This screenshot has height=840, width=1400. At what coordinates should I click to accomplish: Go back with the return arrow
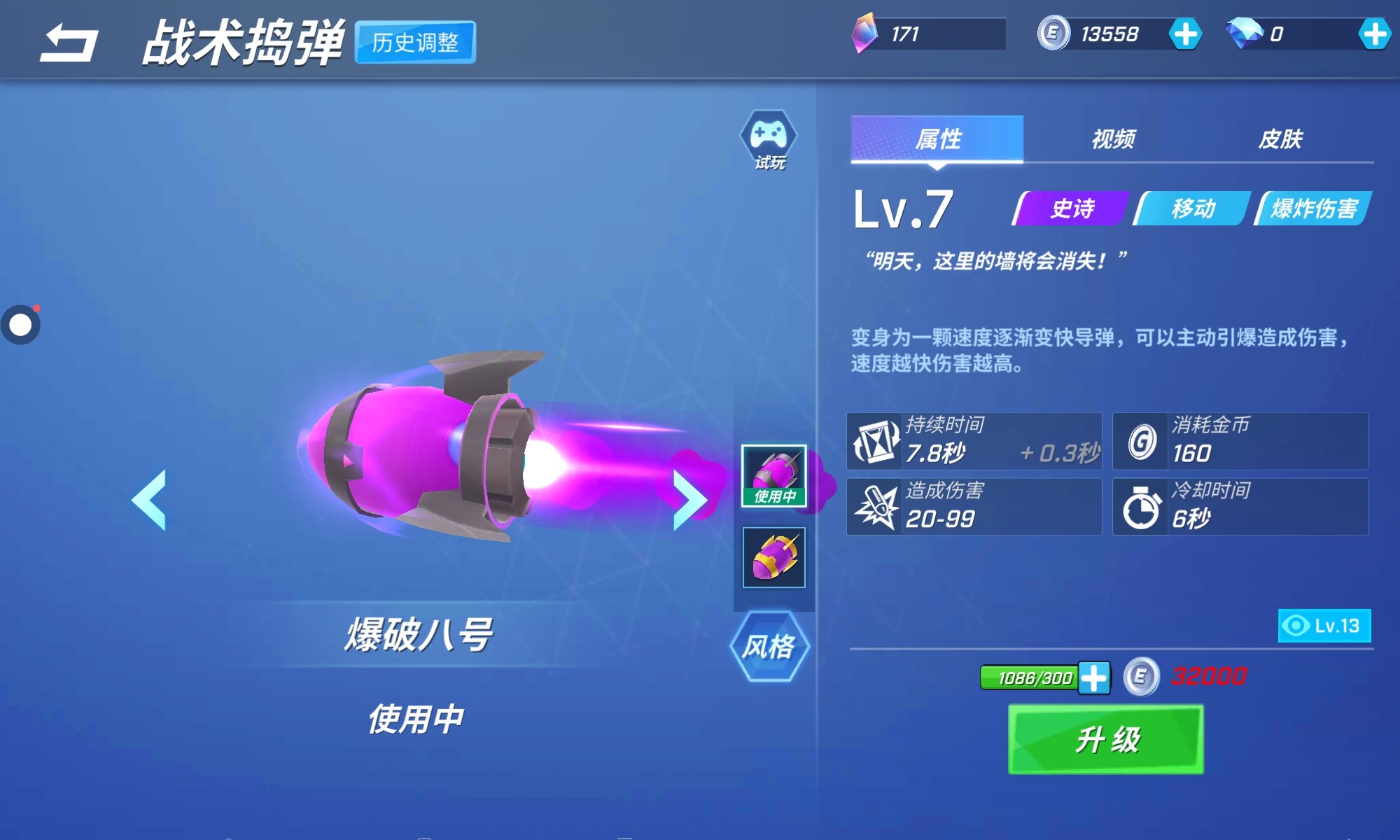coord(69,43)
